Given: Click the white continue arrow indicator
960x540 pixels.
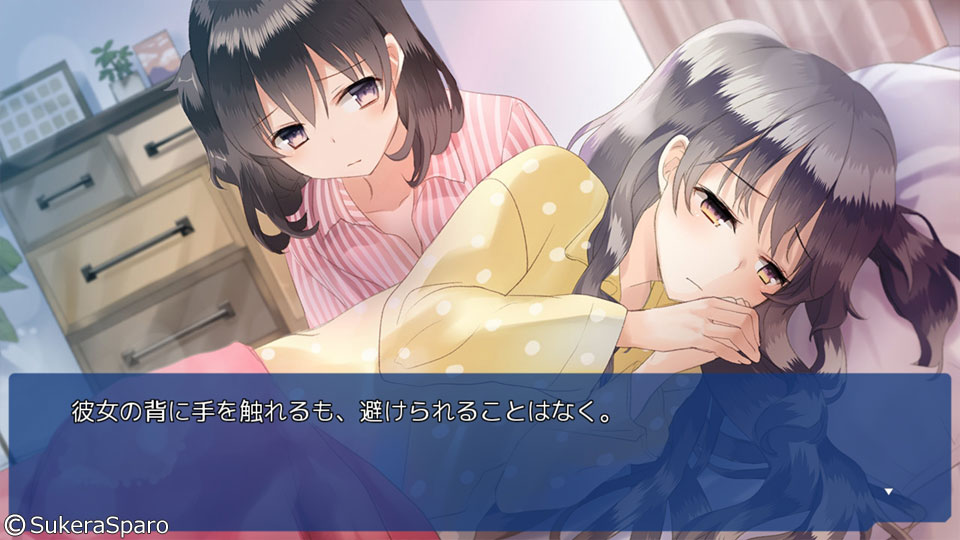Looking at the screenshot, I should coord(889,492).
